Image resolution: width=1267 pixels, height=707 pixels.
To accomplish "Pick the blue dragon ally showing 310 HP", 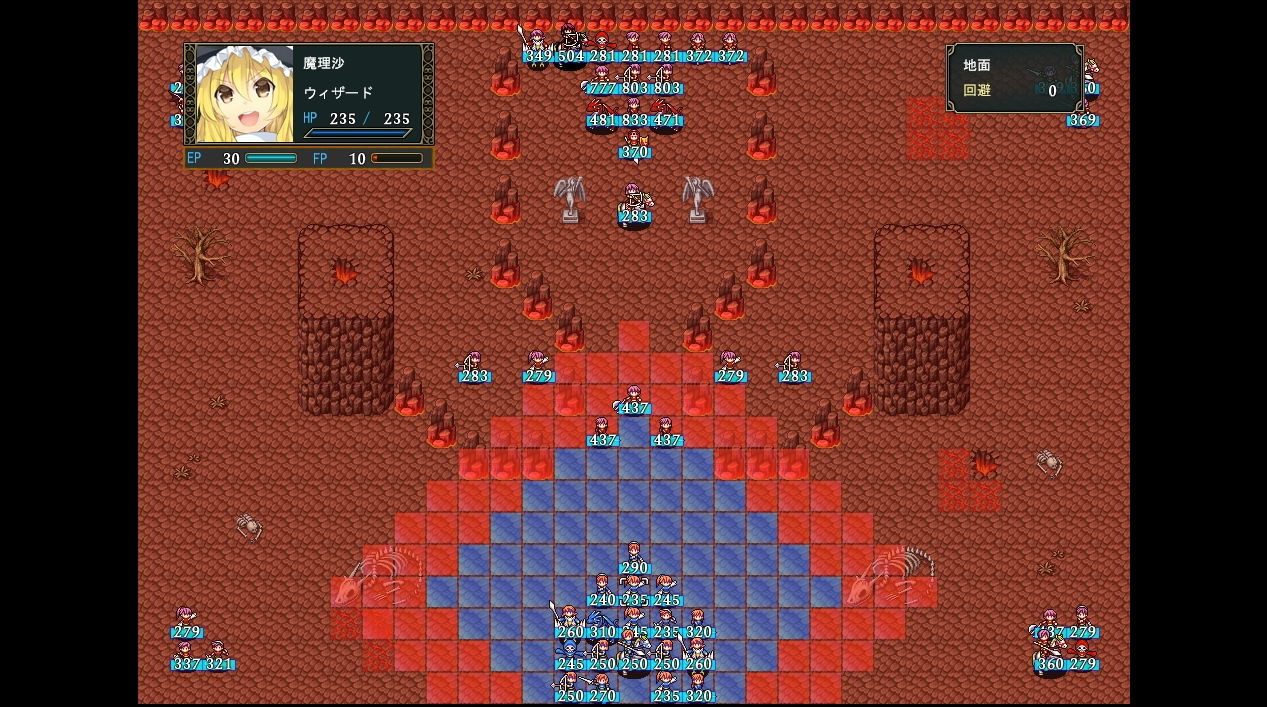I will tap(602, 622).
